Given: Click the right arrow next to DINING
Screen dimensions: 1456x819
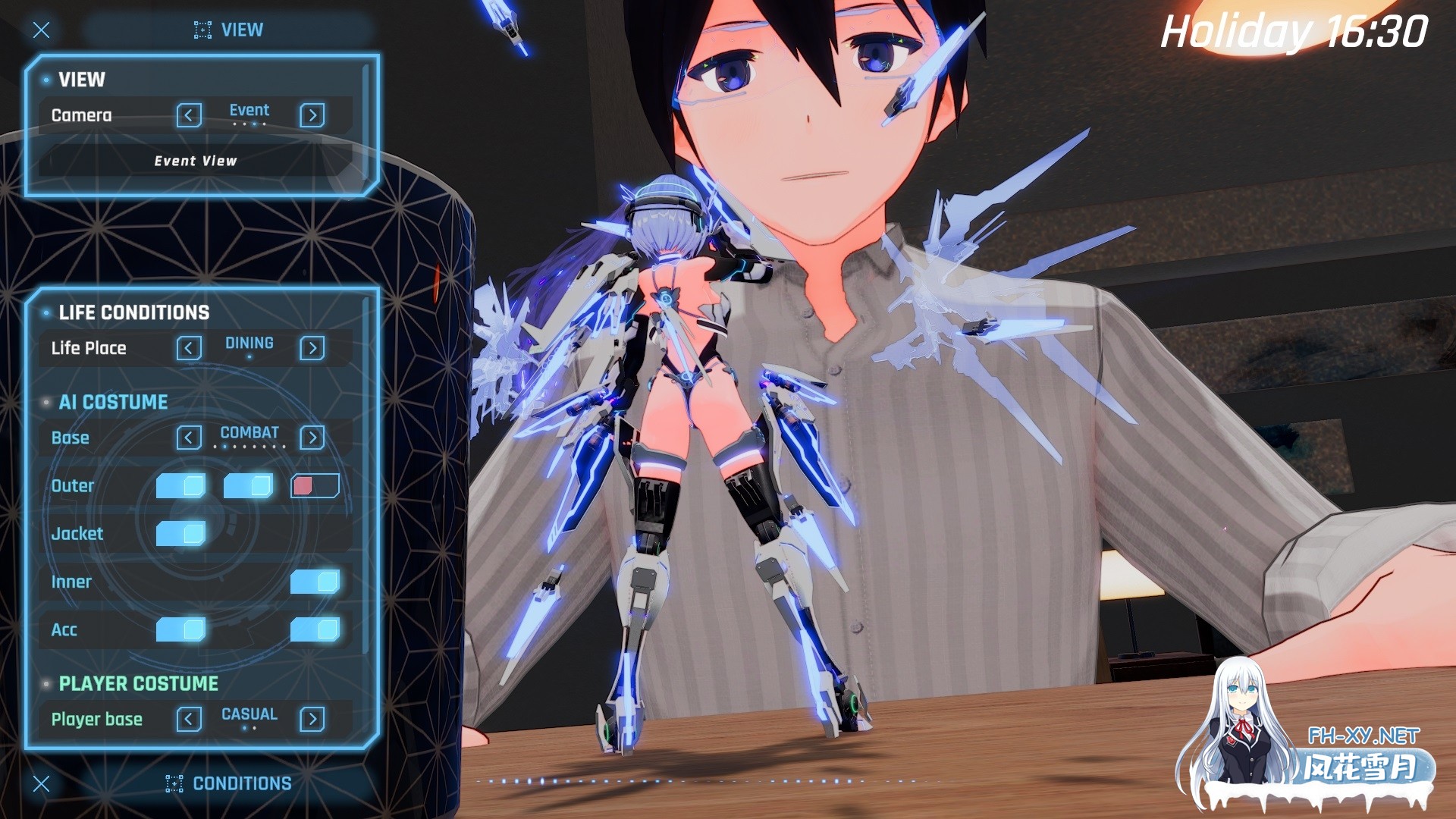Looking at the screenshot, I should coord(313,348).
